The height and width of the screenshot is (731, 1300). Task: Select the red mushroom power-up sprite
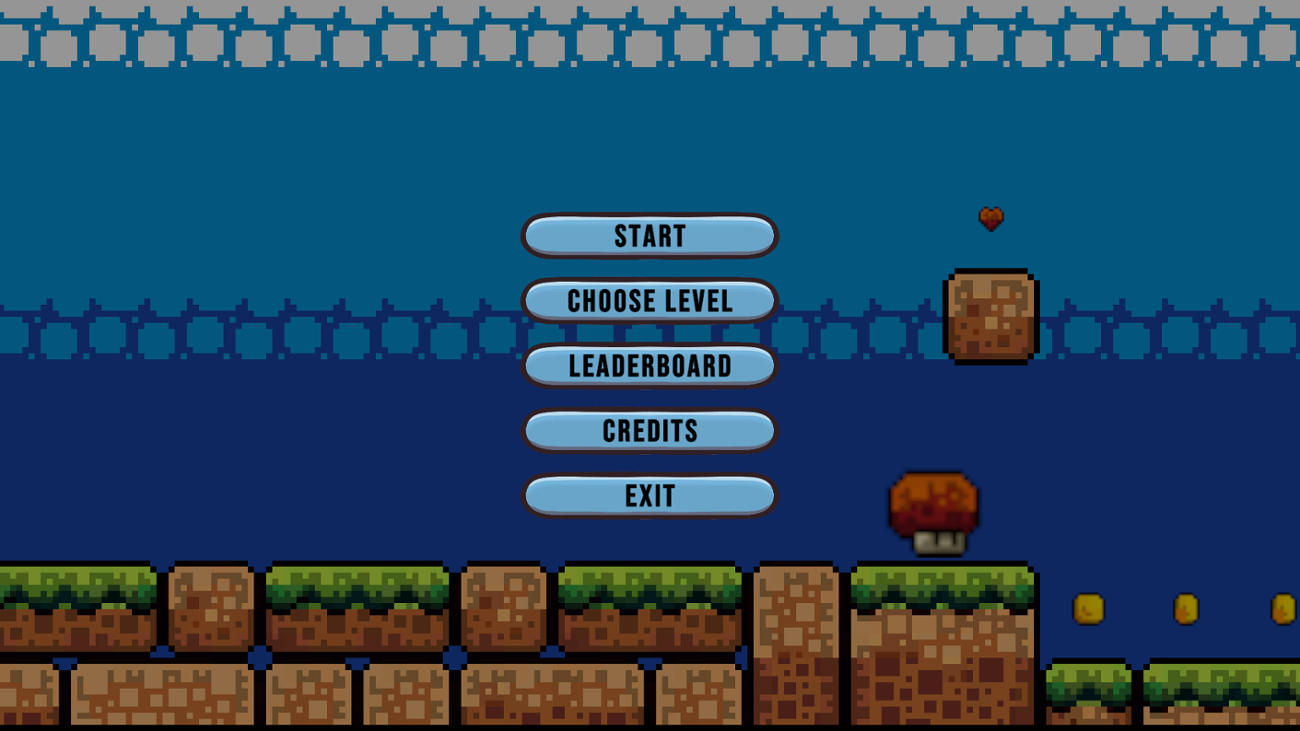[x=936, y=498]
